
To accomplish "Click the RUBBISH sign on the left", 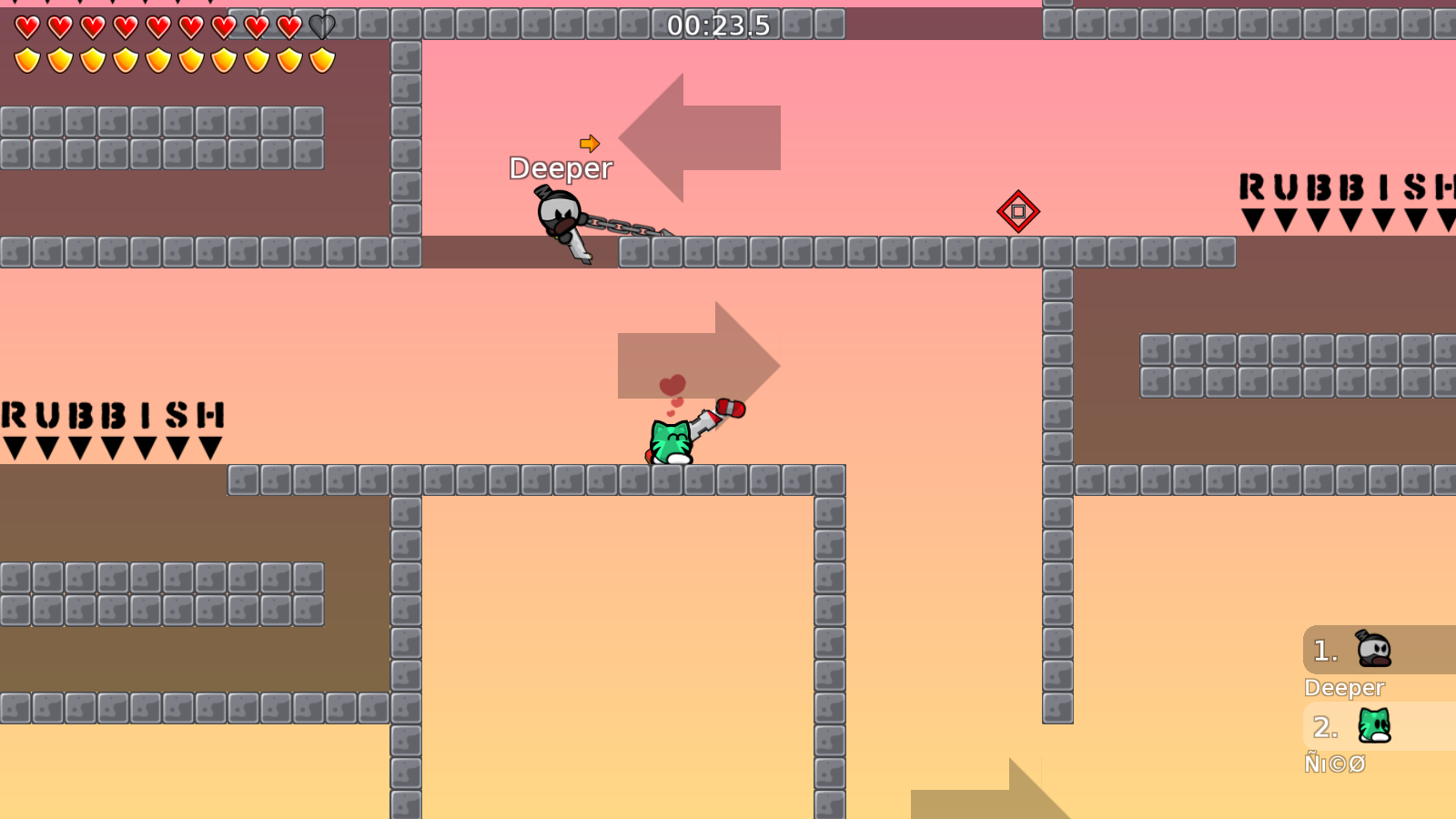I will click(111, 416).
